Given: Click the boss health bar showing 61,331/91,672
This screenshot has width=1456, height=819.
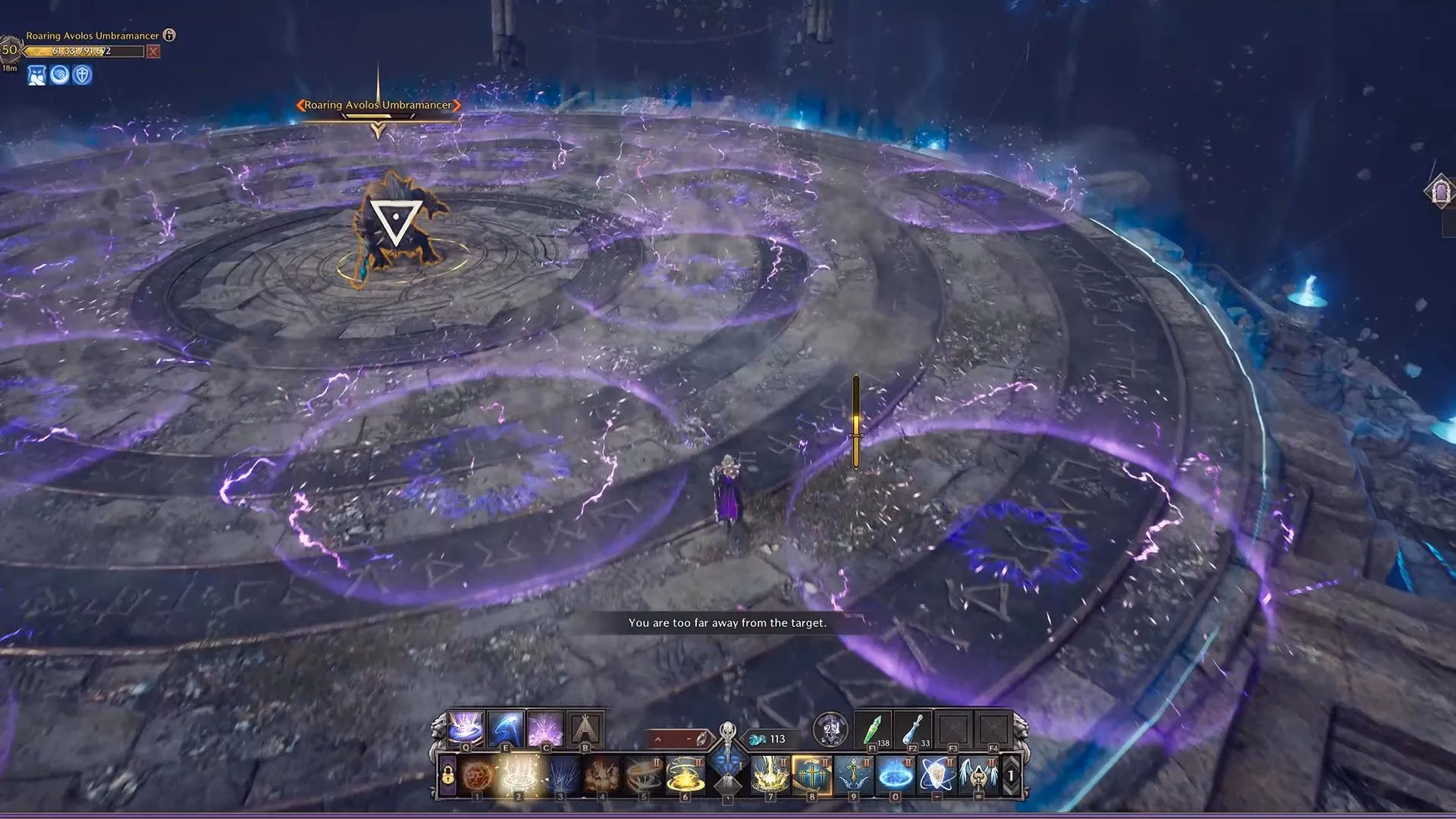Looking at the screenshot, I should (x=83, y=51).
